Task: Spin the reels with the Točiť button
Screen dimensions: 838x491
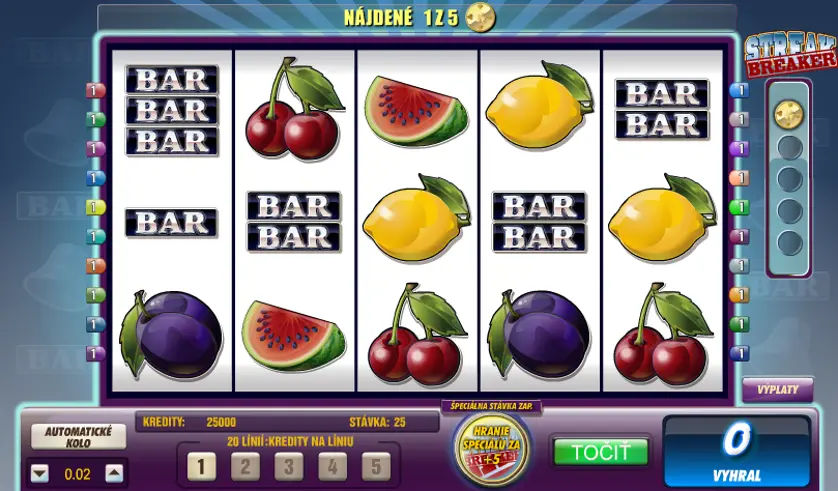Action: tap(600, 452)
